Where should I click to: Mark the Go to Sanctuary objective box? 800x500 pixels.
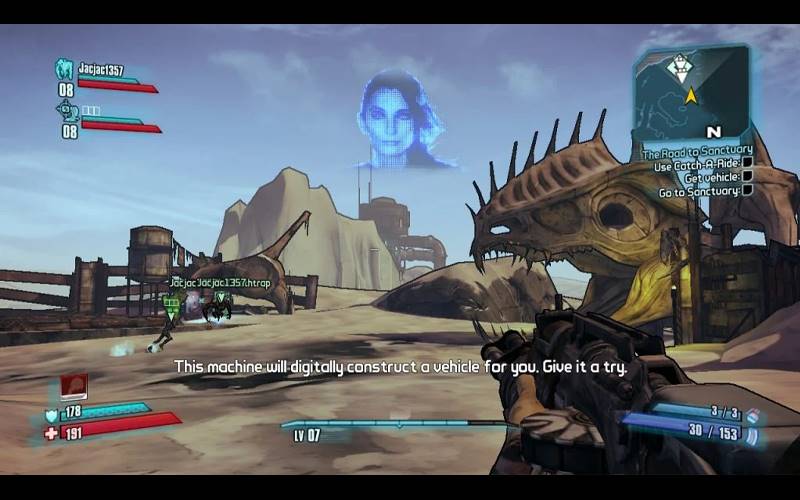click(x=747, y=190)
